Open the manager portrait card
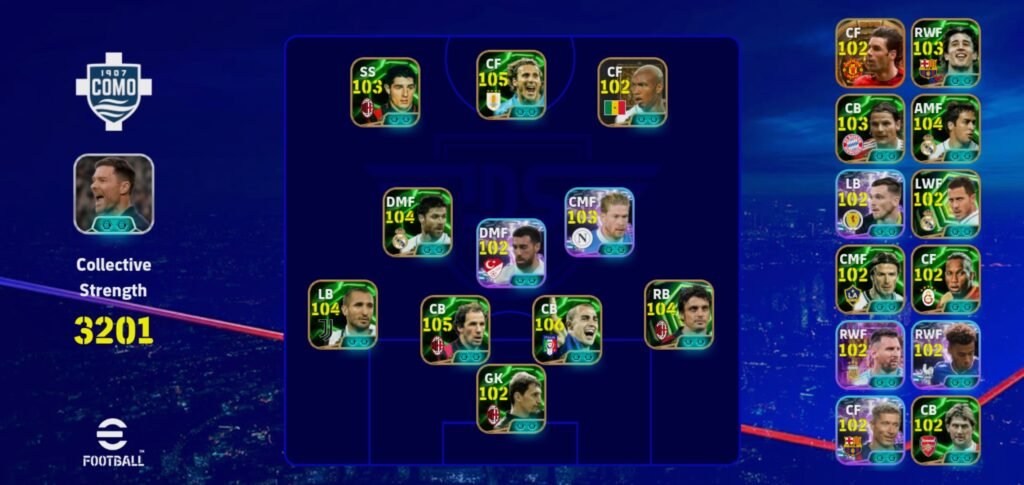1024x485 pixels. pyautogui.click(x=113, y=194)
